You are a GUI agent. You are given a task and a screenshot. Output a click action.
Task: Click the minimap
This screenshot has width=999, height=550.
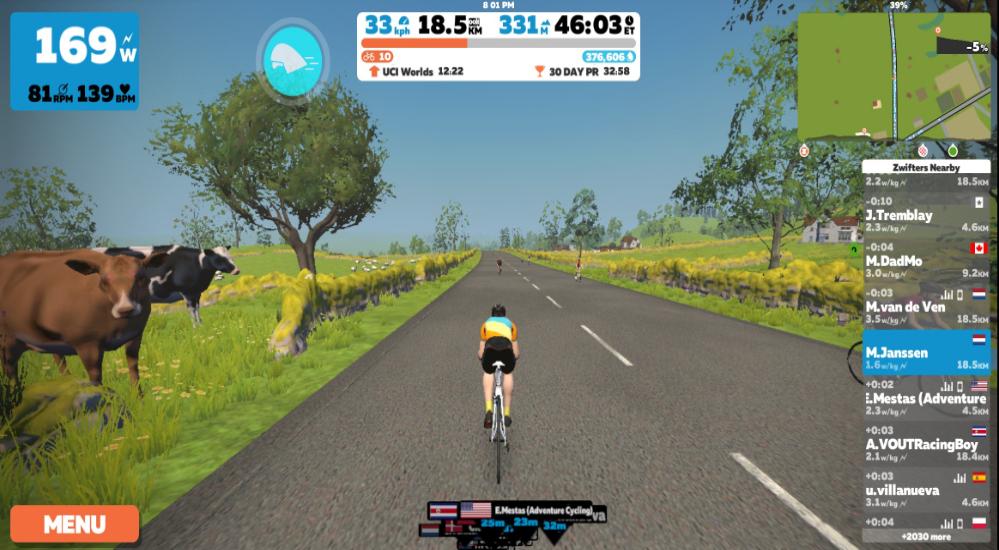pos(893,77)
